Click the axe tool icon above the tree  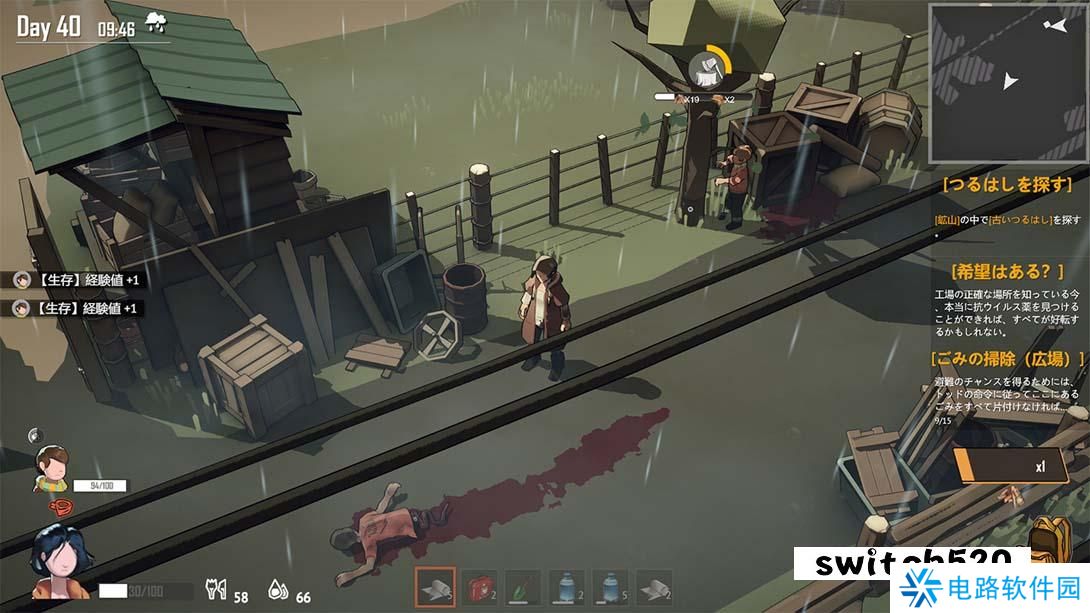(x=707, y=69)
